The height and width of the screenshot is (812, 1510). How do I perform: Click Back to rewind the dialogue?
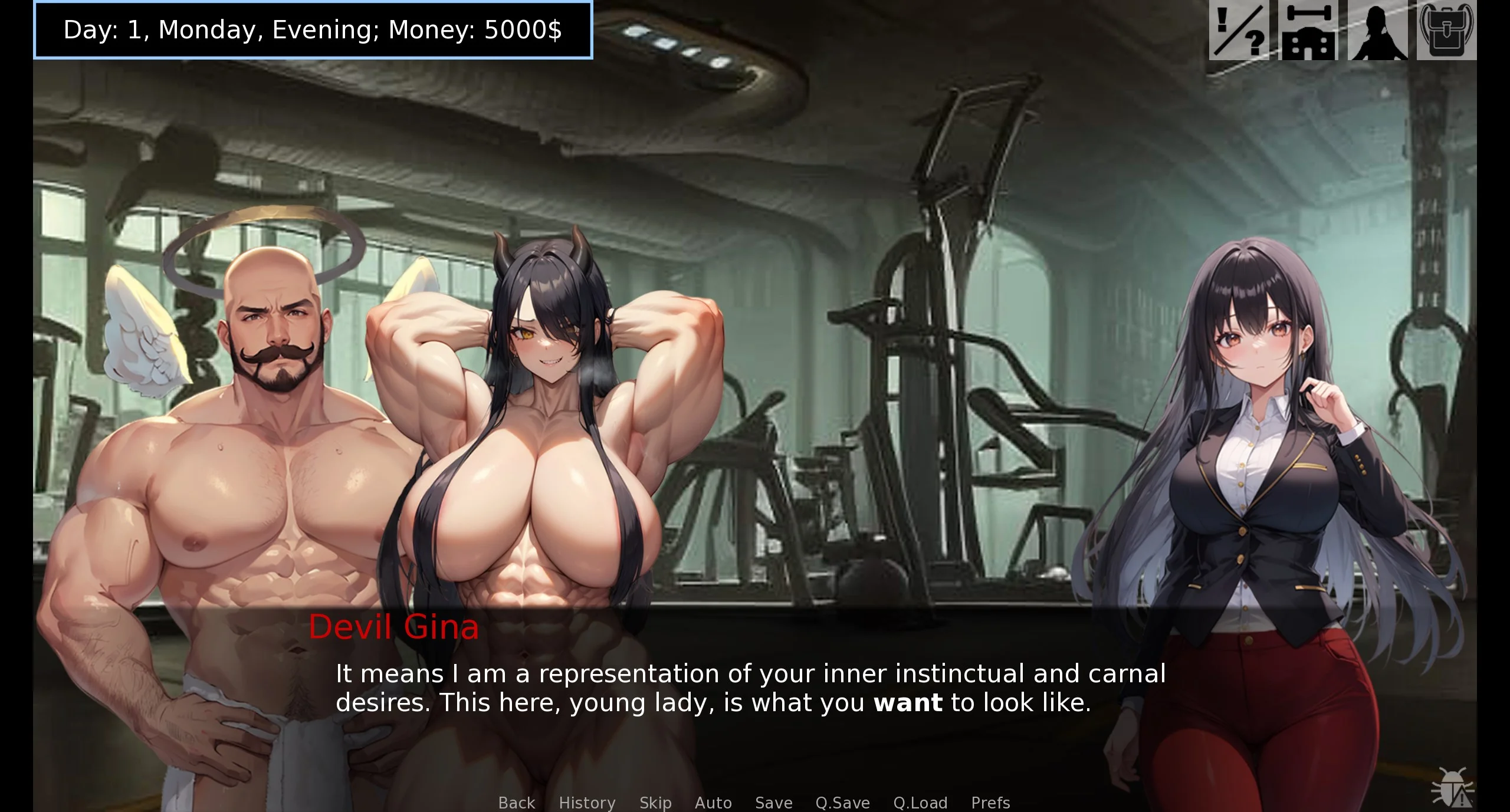(x=516, y=803)
